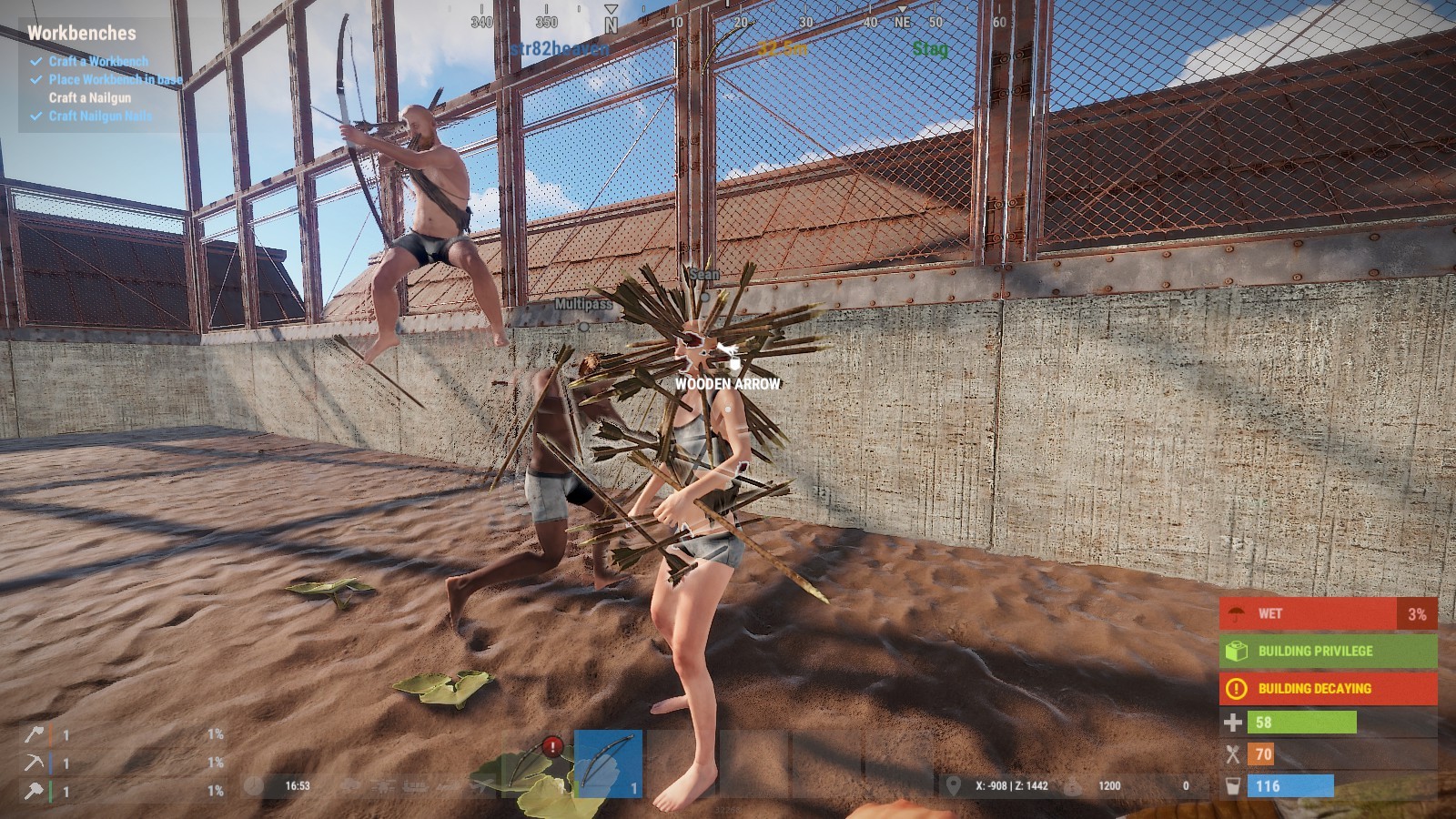Click the Building Privilege status indicator

pyautogui.click(x=1328, y=651)
